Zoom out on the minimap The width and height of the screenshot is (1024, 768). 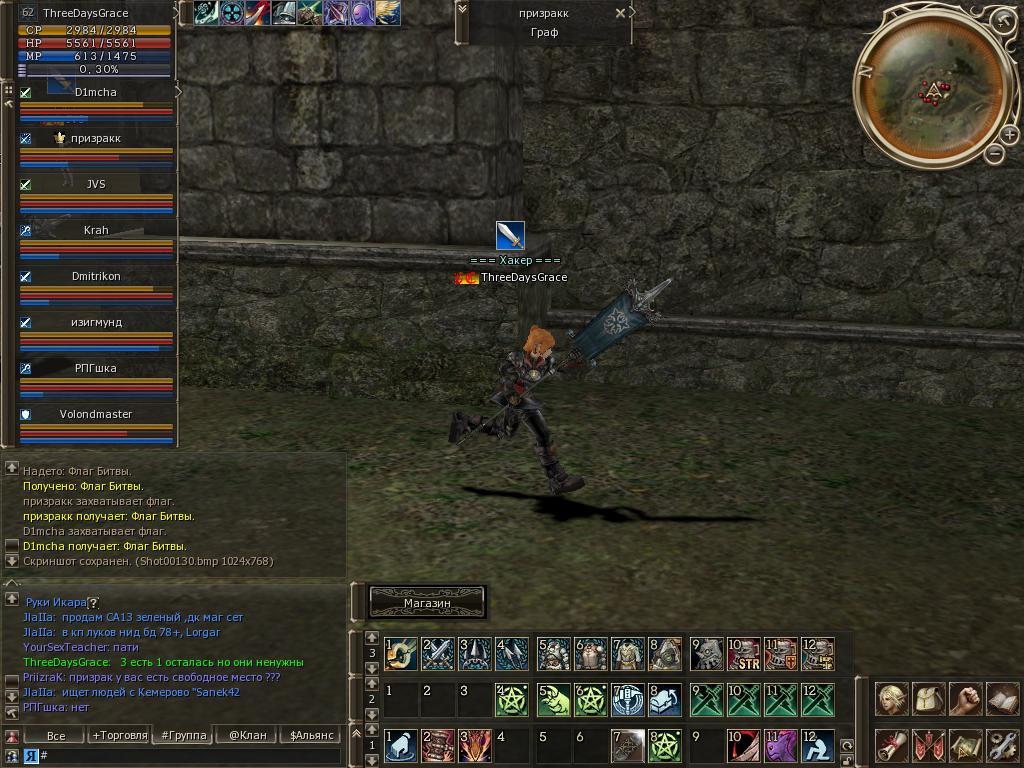coord(994,154)
